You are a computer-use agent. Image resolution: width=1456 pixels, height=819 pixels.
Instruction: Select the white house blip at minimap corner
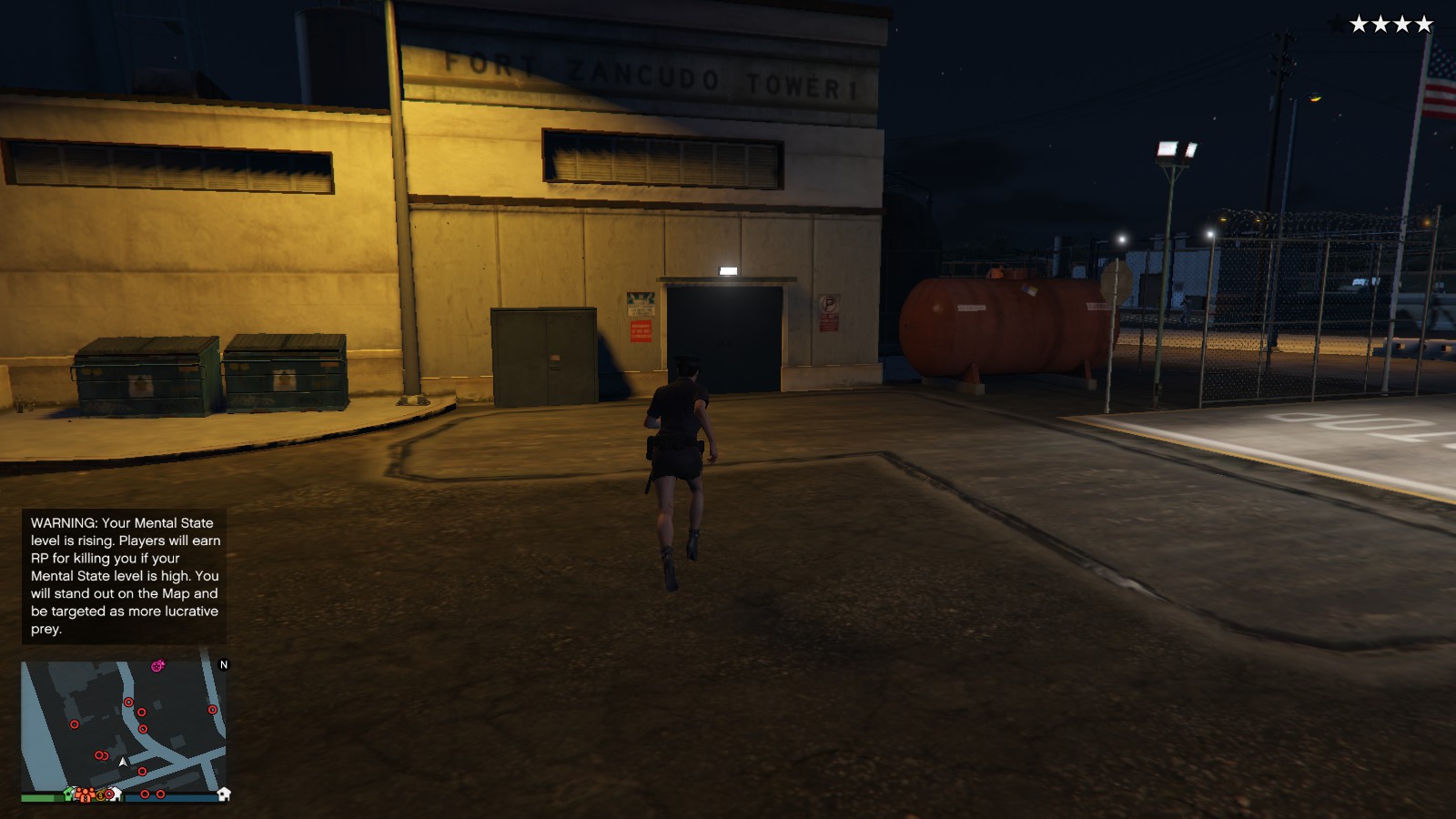point(224,794)
